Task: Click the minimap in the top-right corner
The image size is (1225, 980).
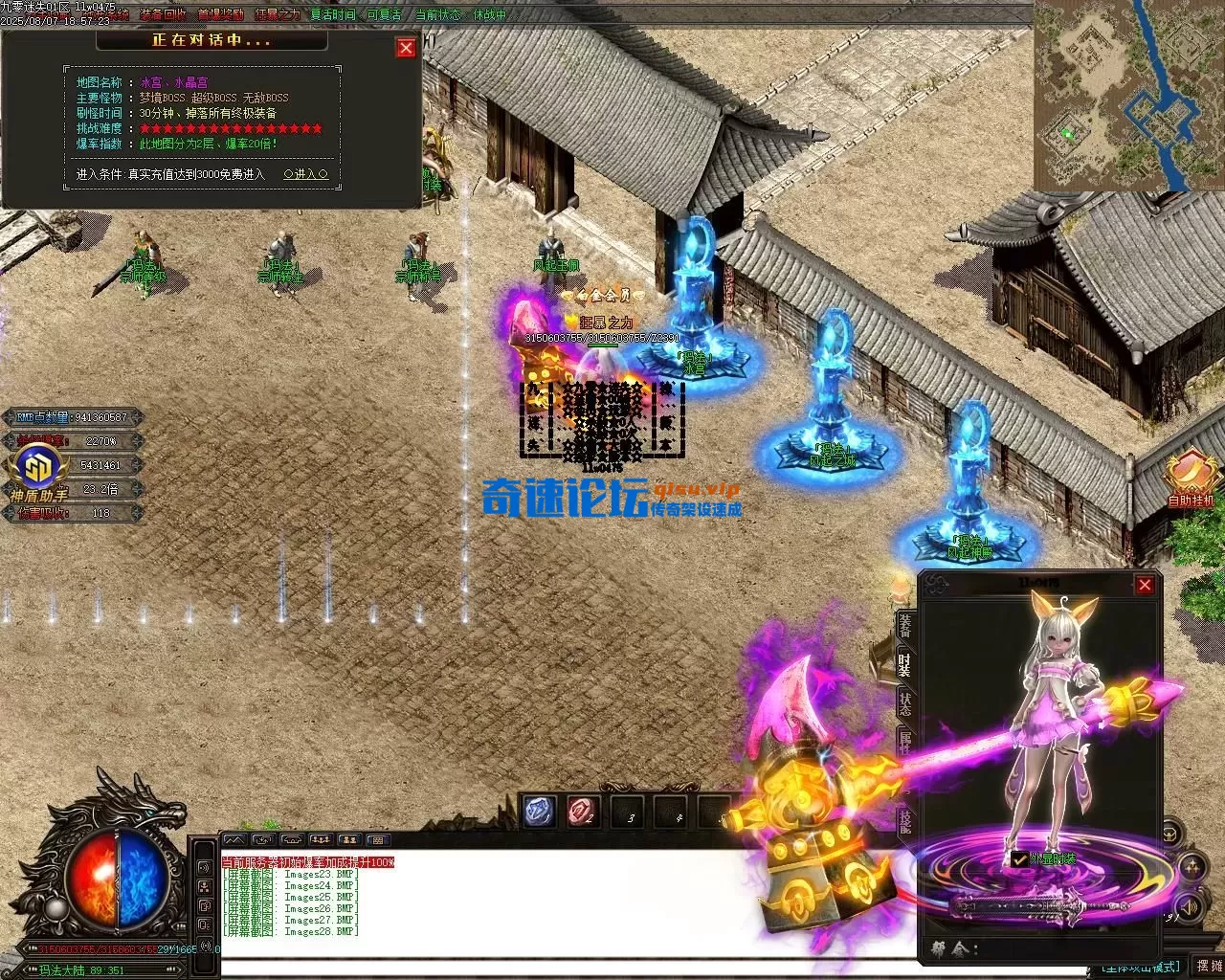Action: (1129, 96)
